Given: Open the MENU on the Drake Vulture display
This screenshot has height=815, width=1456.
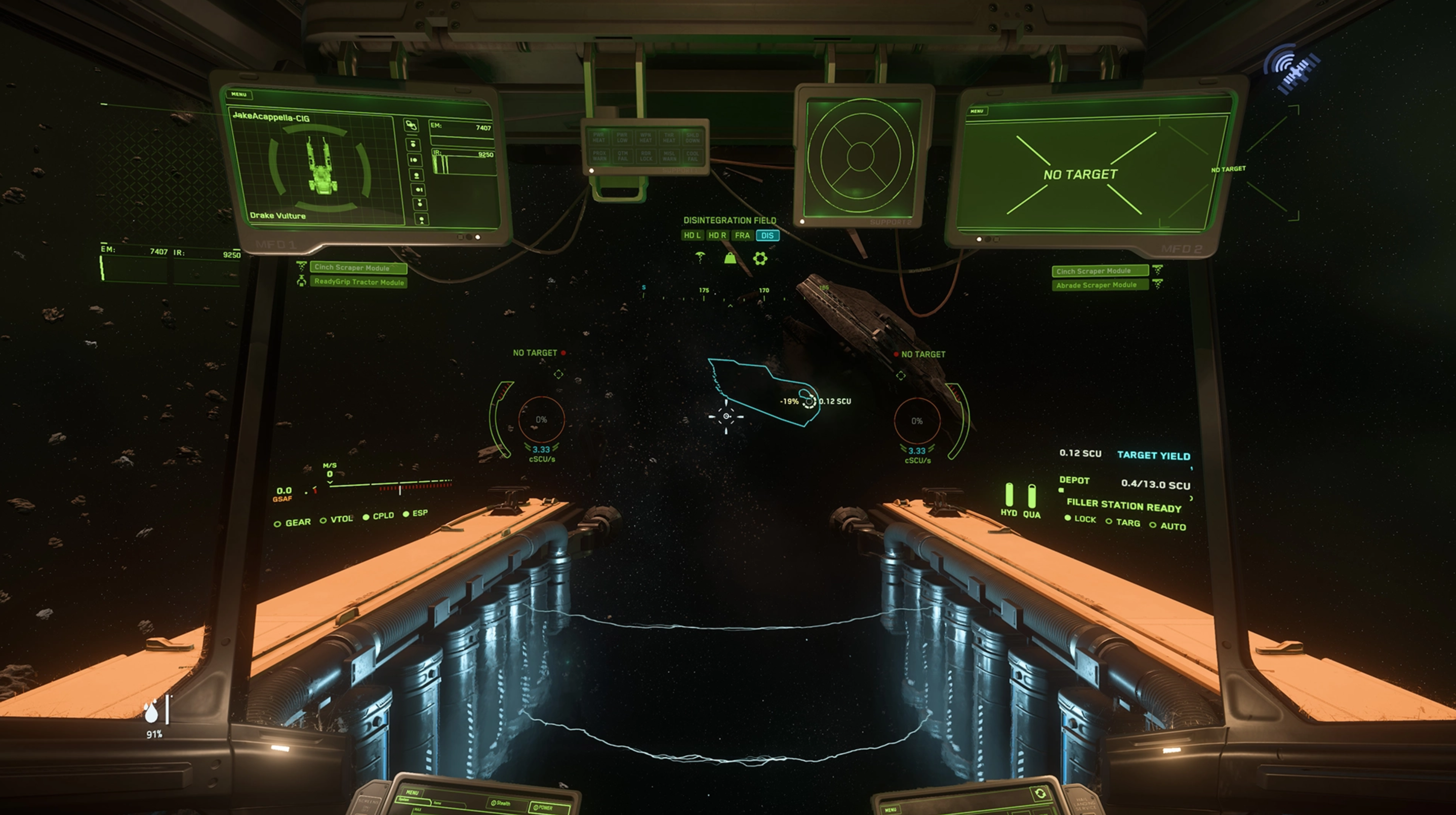Looking at the screenshot, I should 239,94.
